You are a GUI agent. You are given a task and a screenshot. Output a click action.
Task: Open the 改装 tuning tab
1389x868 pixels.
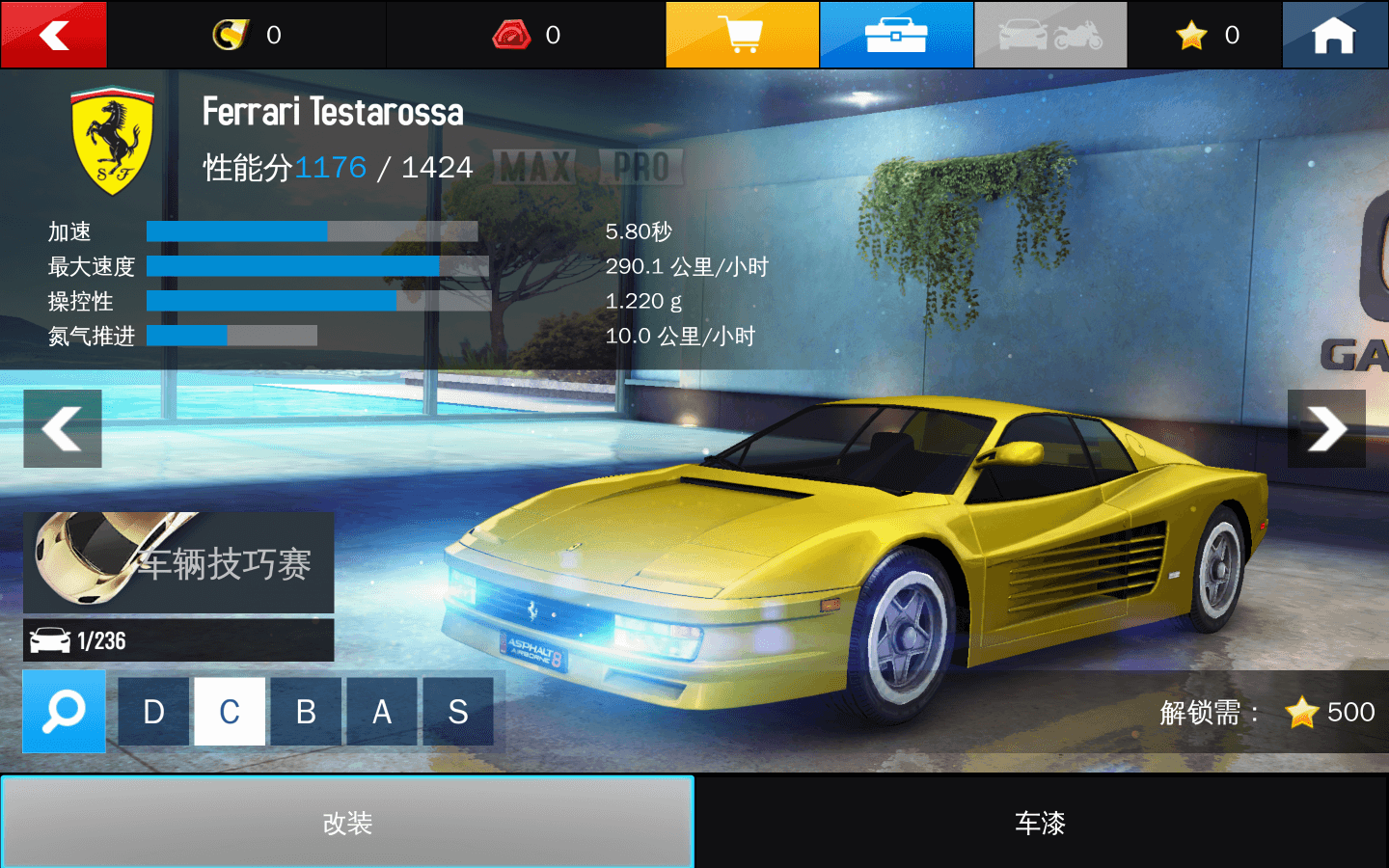pyautogui.click(x=347, y=825)
